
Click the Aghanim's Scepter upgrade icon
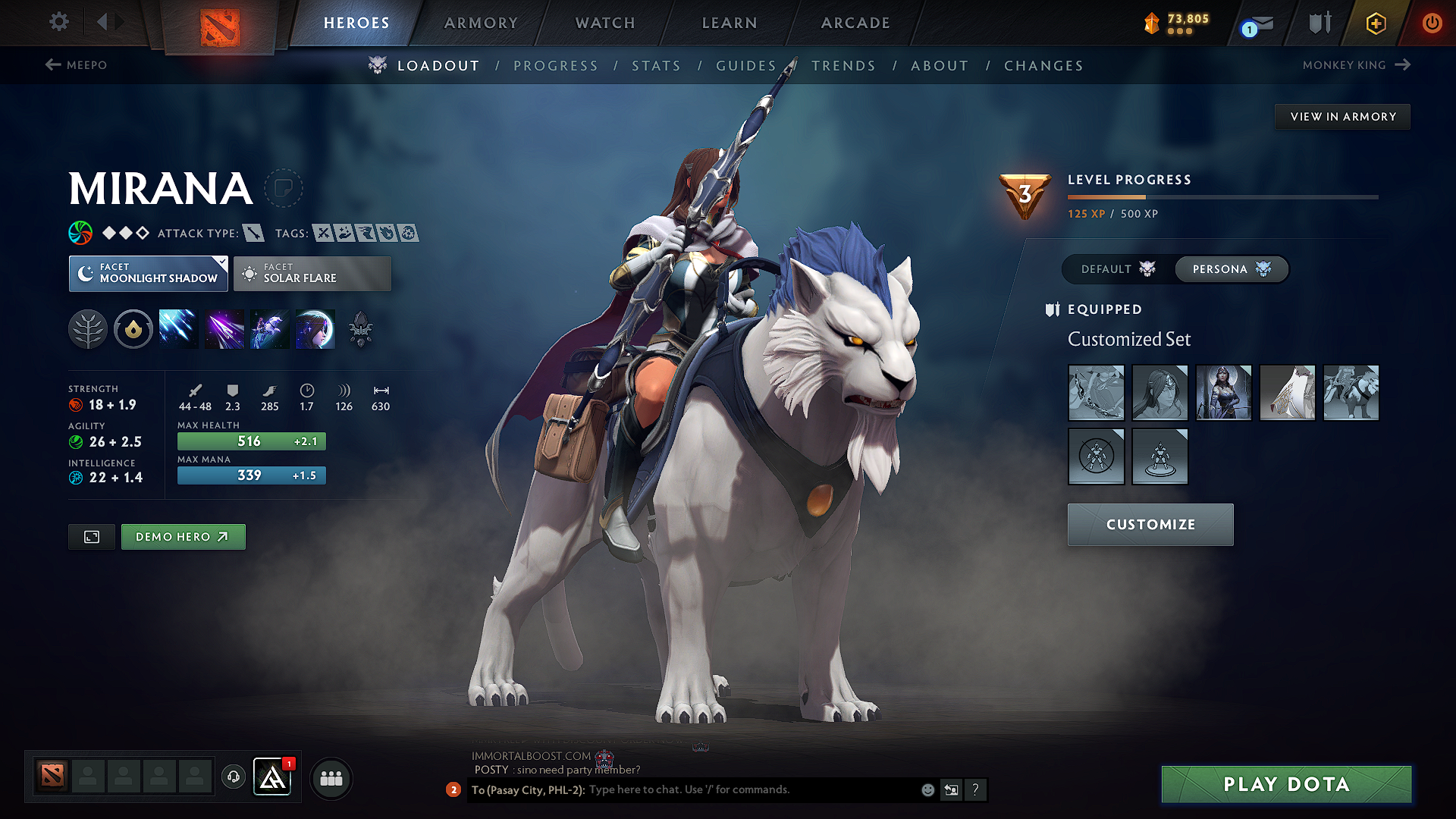[x=360, y=328]
